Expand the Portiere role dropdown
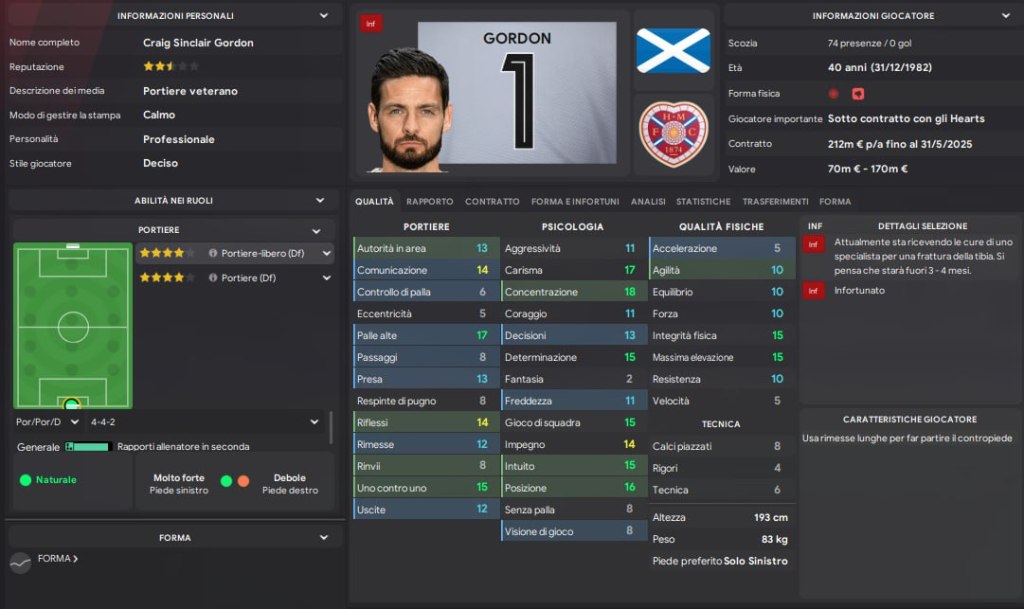Screen dimensions: 1024x609 [x=316, y=230]
